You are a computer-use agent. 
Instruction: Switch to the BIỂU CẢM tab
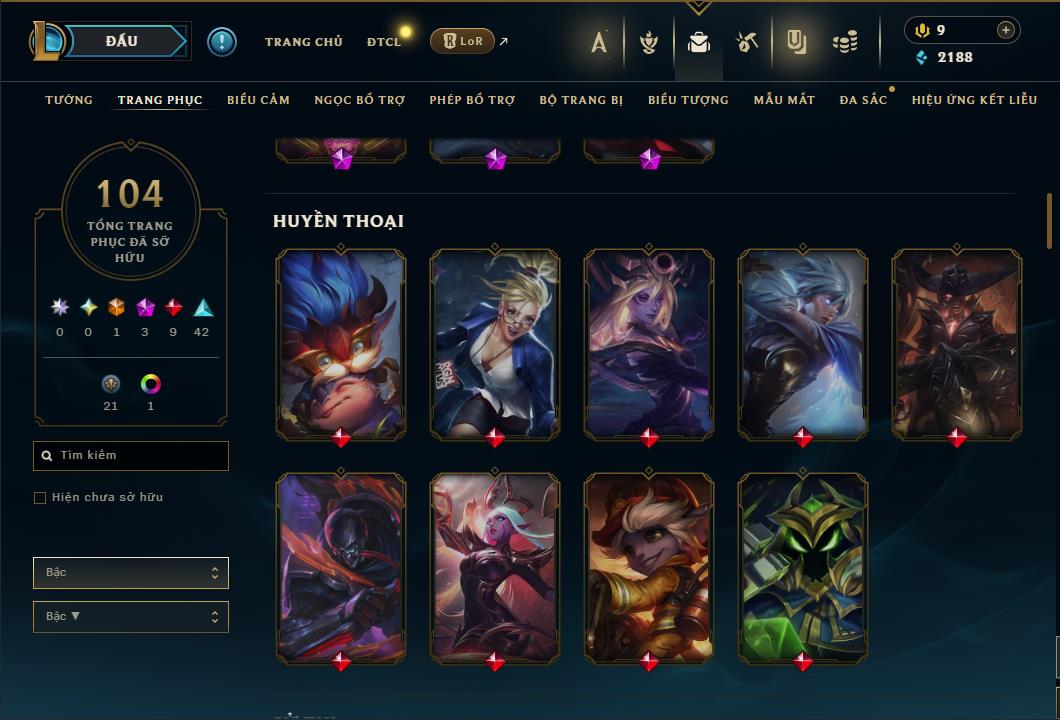pyautogui.click(x=258, y=100)
